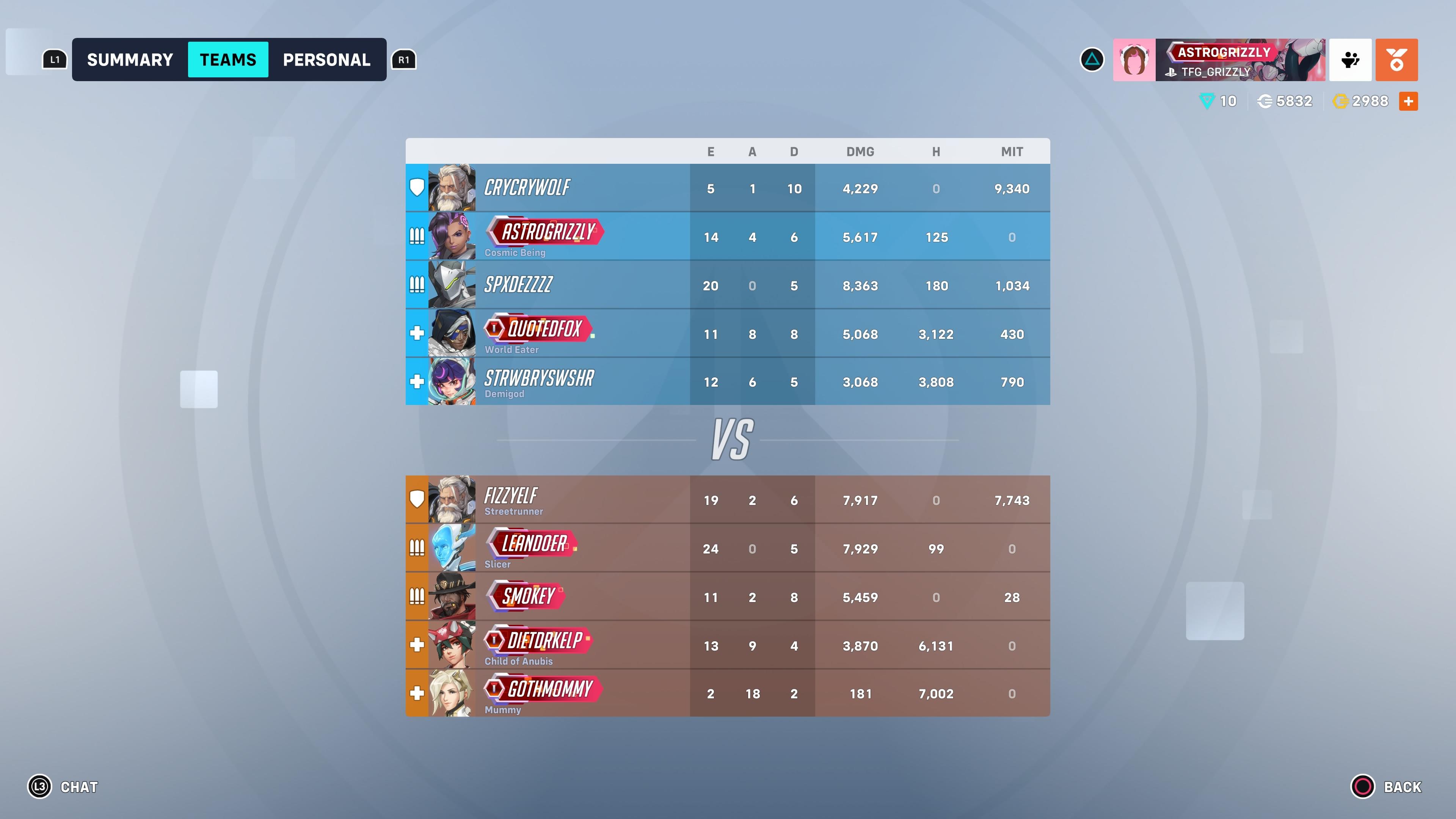The width and height of the screenshot is (1456, 819).
Task: Switch to the Summary tab
Action: click(x=129, y=60)
